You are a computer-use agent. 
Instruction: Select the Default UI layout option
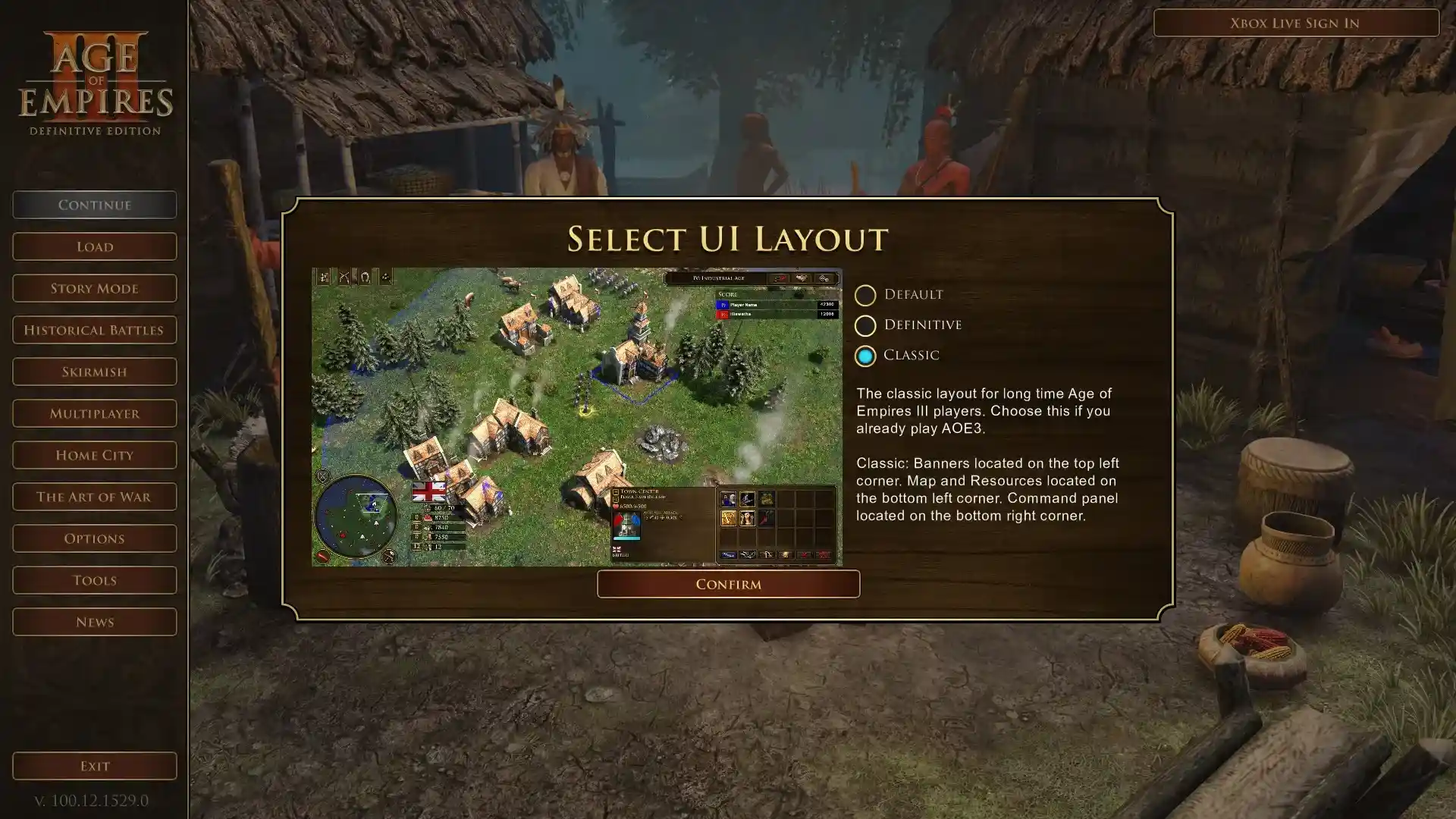click(x=865, y=295)
